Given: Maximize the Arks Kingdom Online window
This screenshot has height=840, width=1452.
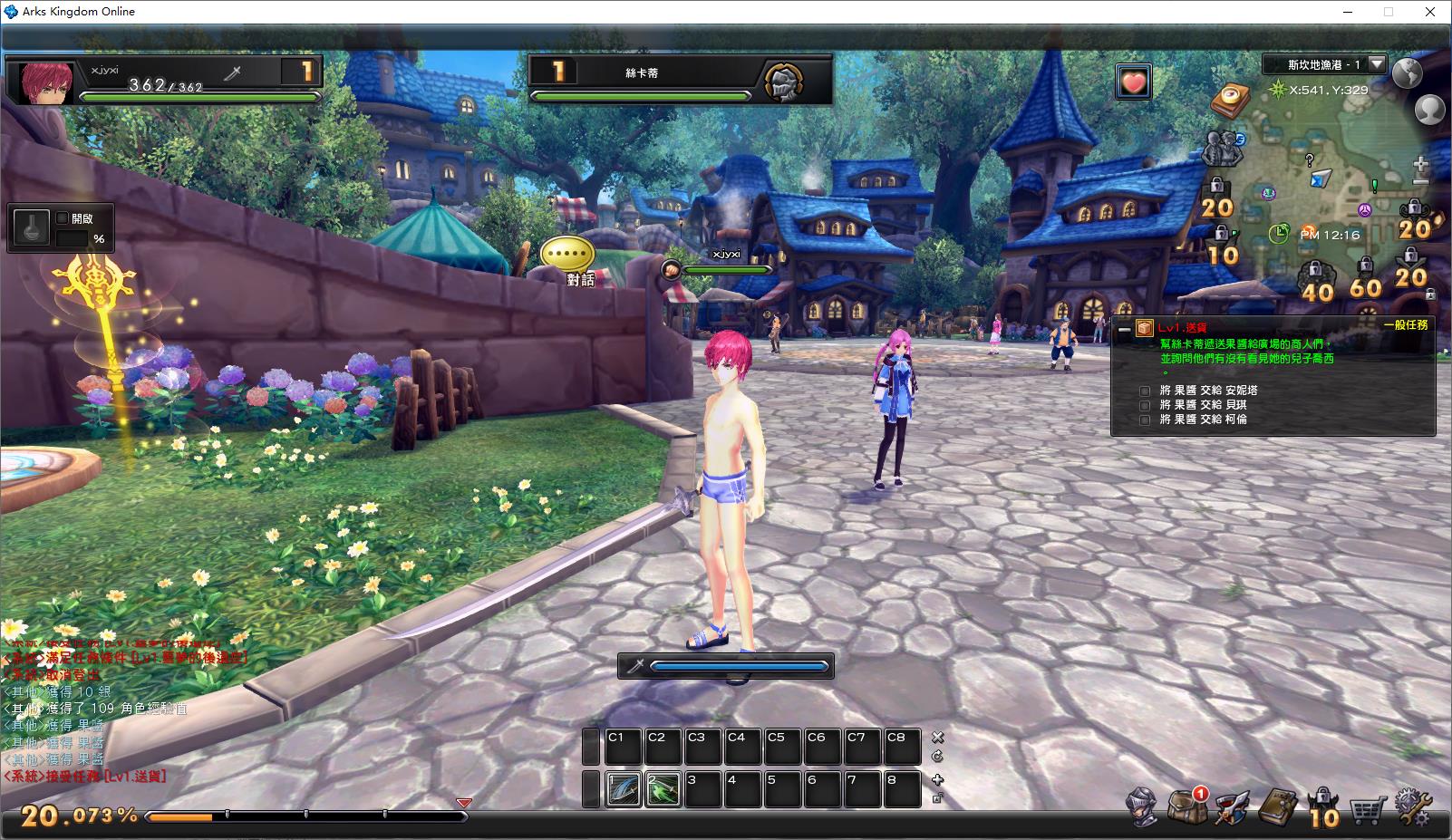Looking at the screenshot, I should [1388, 12].
